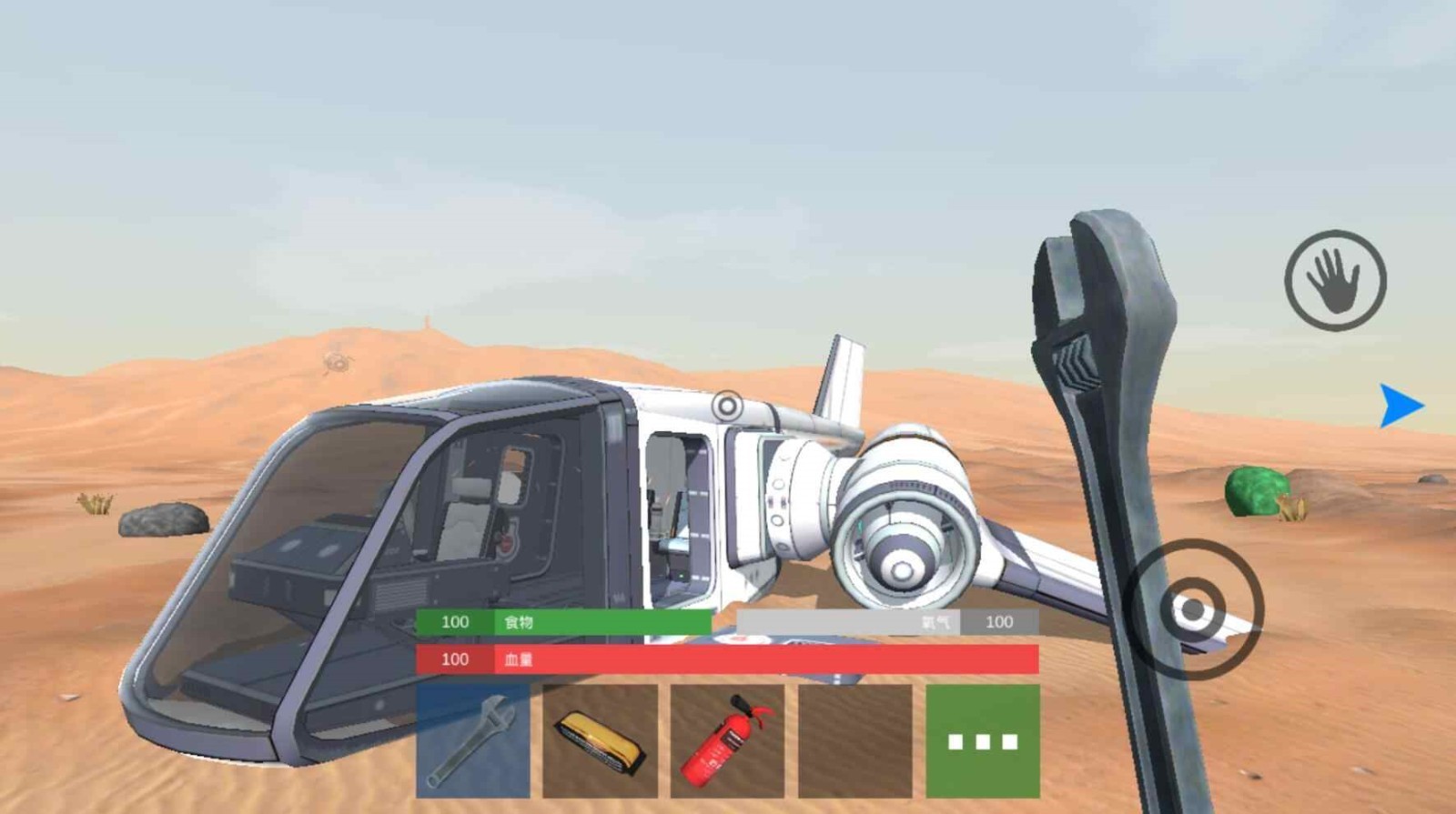Tap the 100 value on the health bar
The width and height of the screenshot is (1456, 814).
click(x=452, y=660)
